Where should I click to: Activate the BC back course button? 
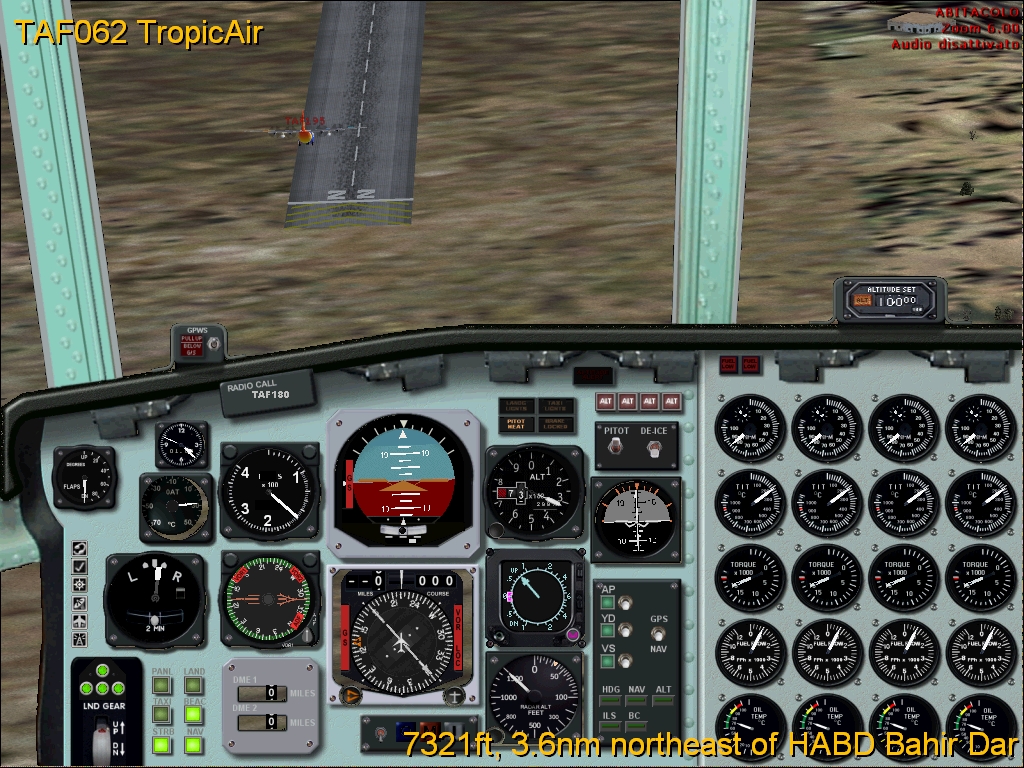pos(637,728)
